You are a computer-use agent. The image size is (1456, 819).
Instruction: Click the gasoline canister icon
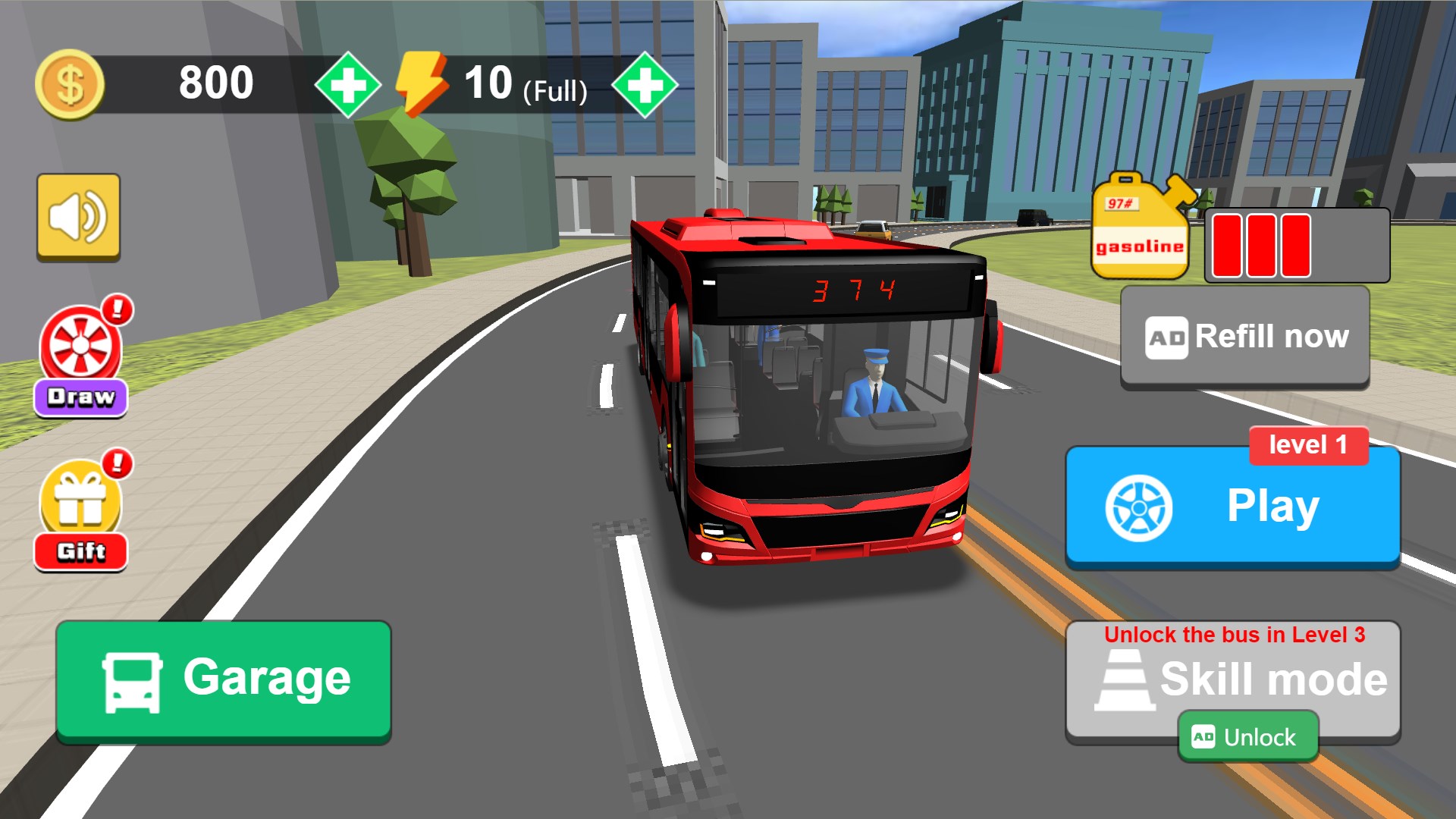1140,227
